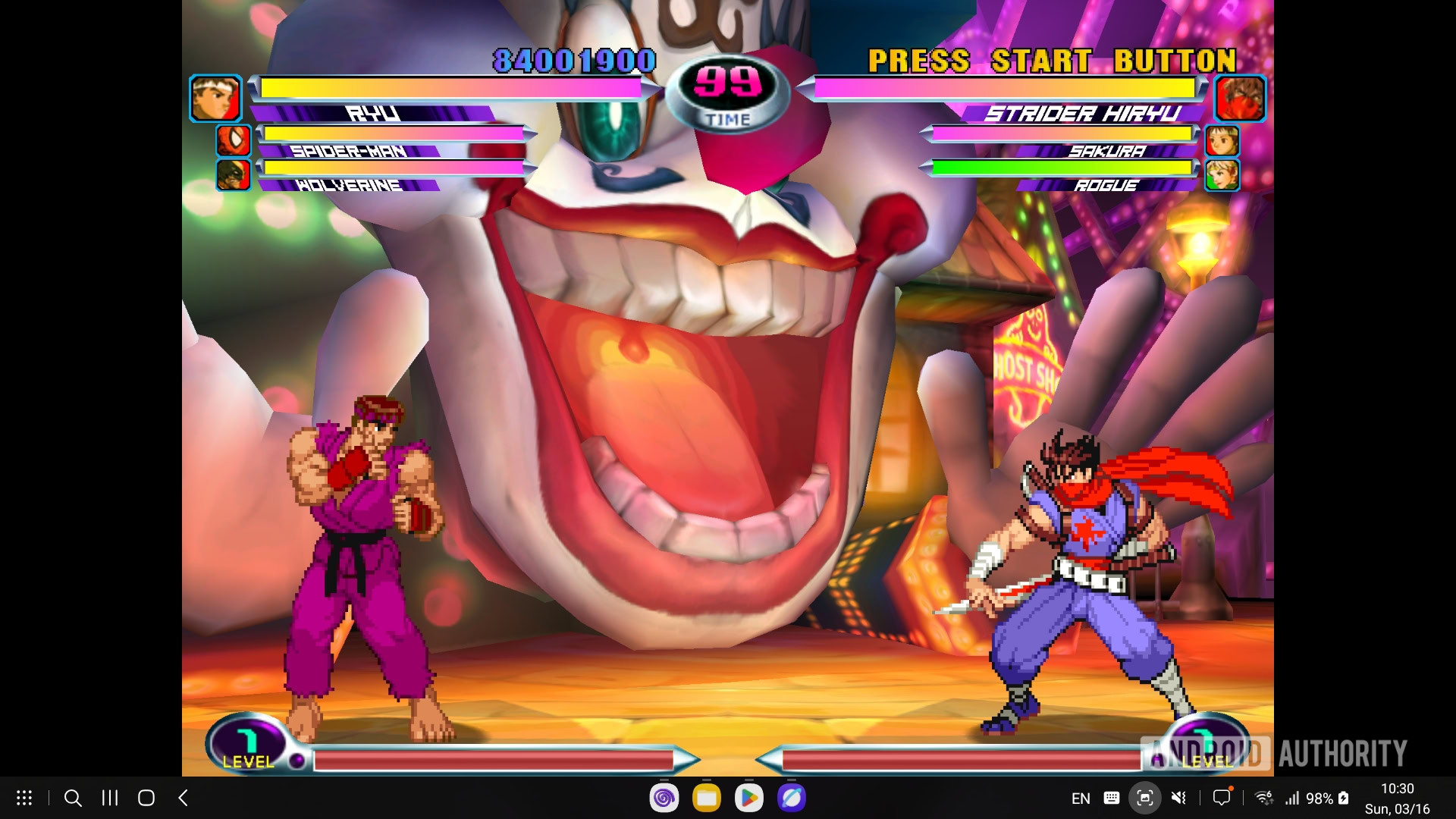Image resolution: width=1456 pixels, height=819 pixels.
Task: Select the Spider-Man assist portrait
Action: 234,141
